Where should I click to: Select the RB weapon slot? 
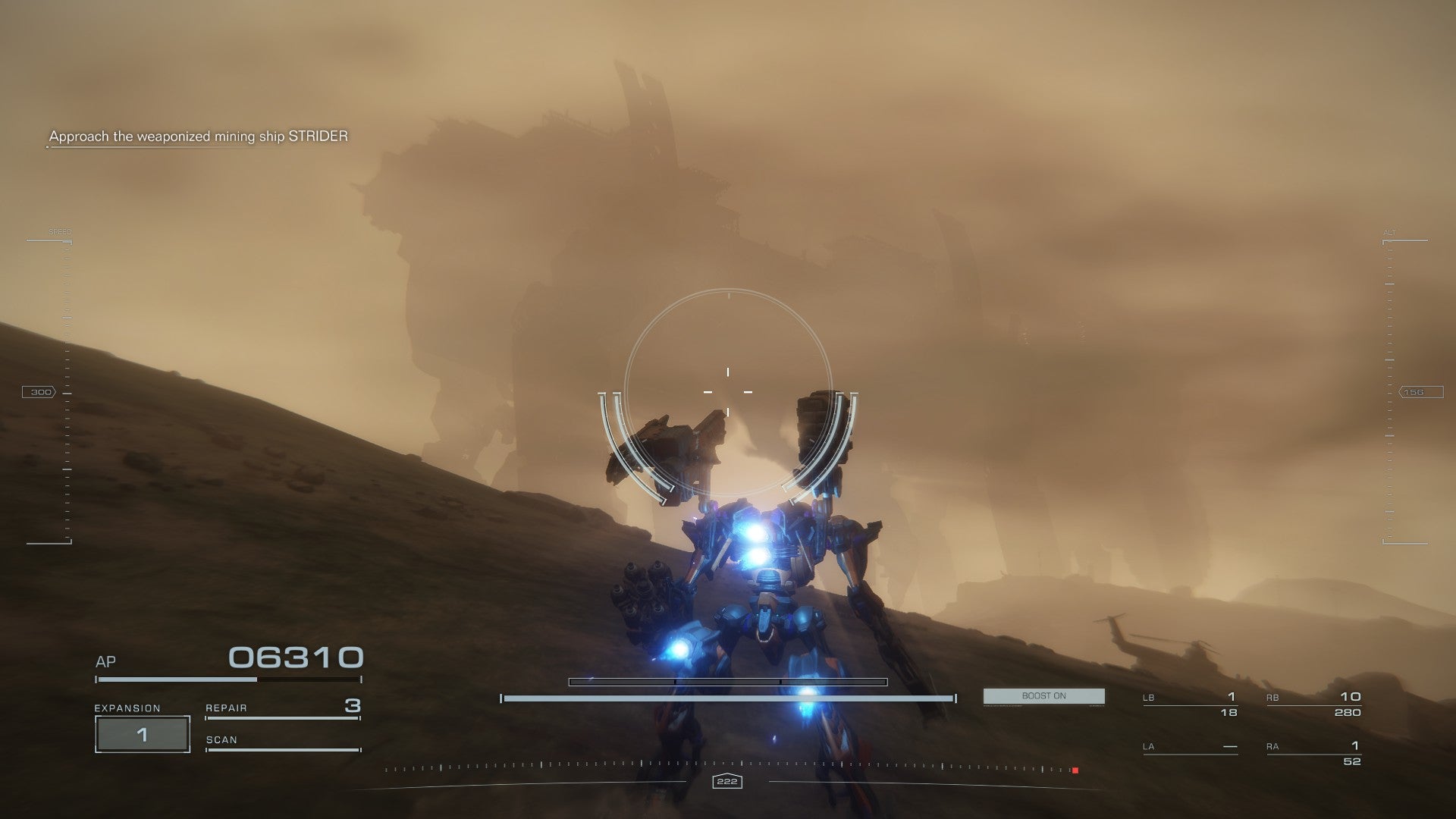tap(1313, 704)
